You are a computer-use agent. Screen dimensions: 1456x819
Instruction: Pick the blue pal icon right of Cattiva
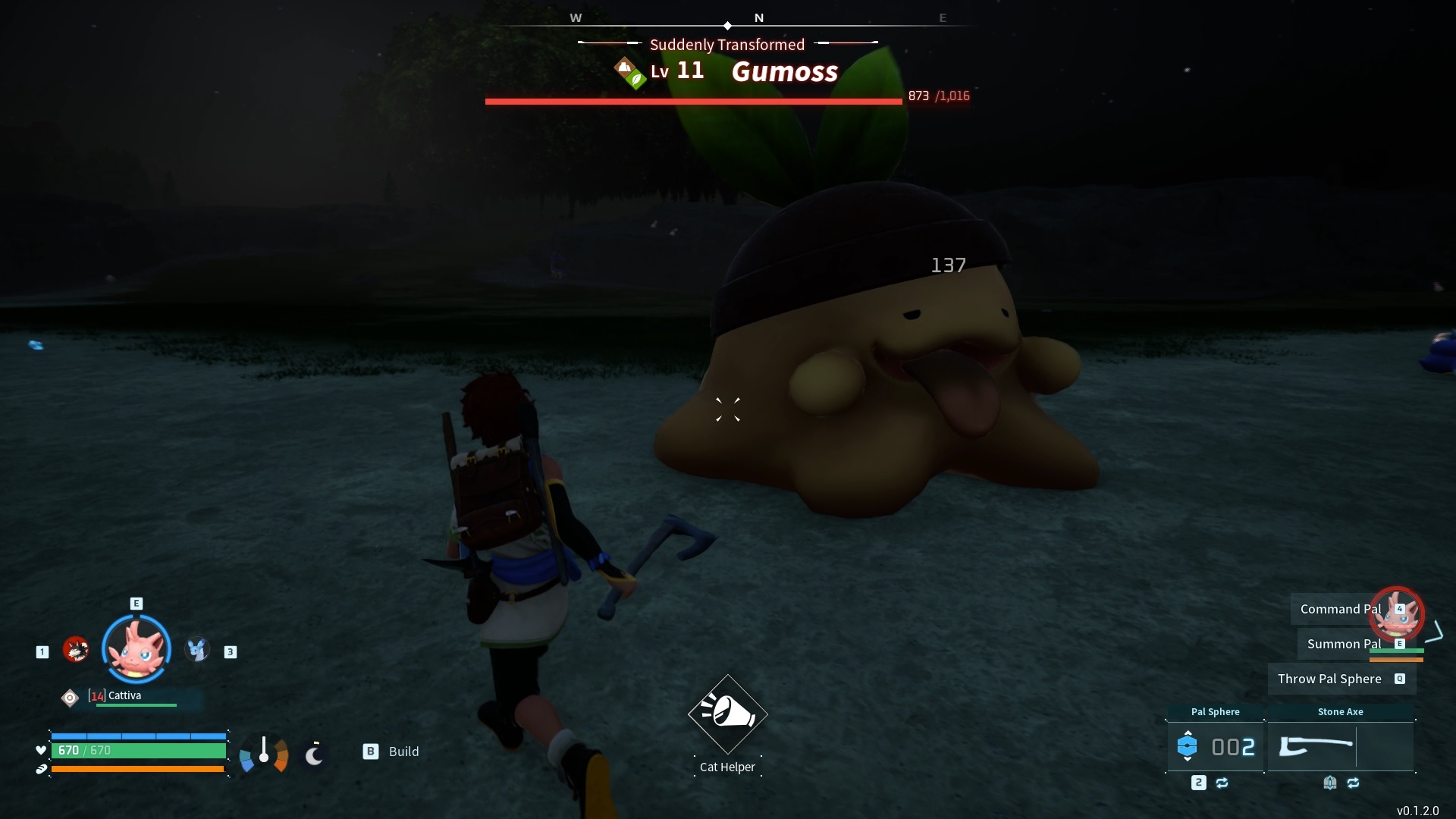(x=197, y=649)
